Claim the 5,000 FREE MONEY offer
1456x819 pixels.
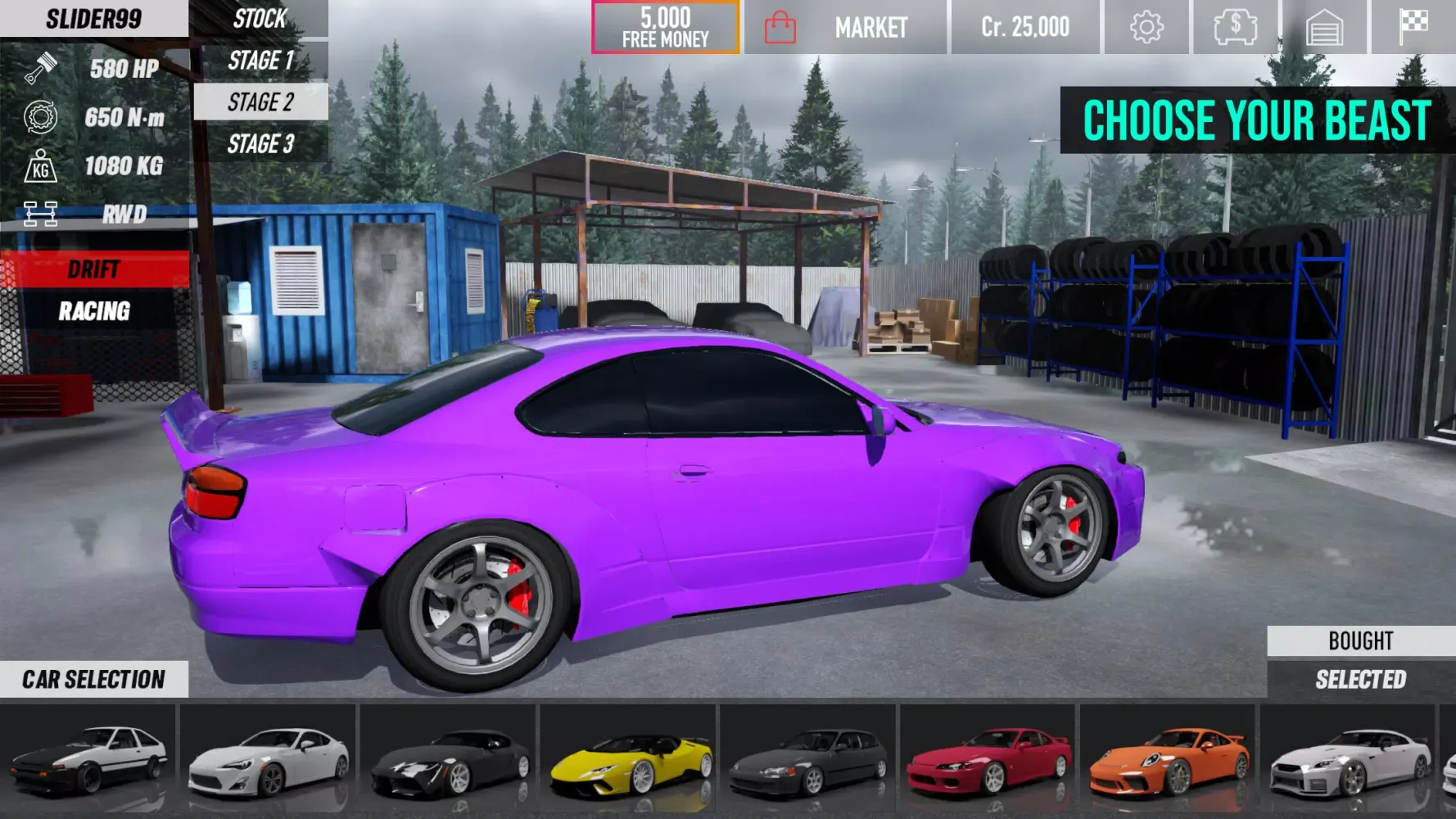tap(665, 25)
